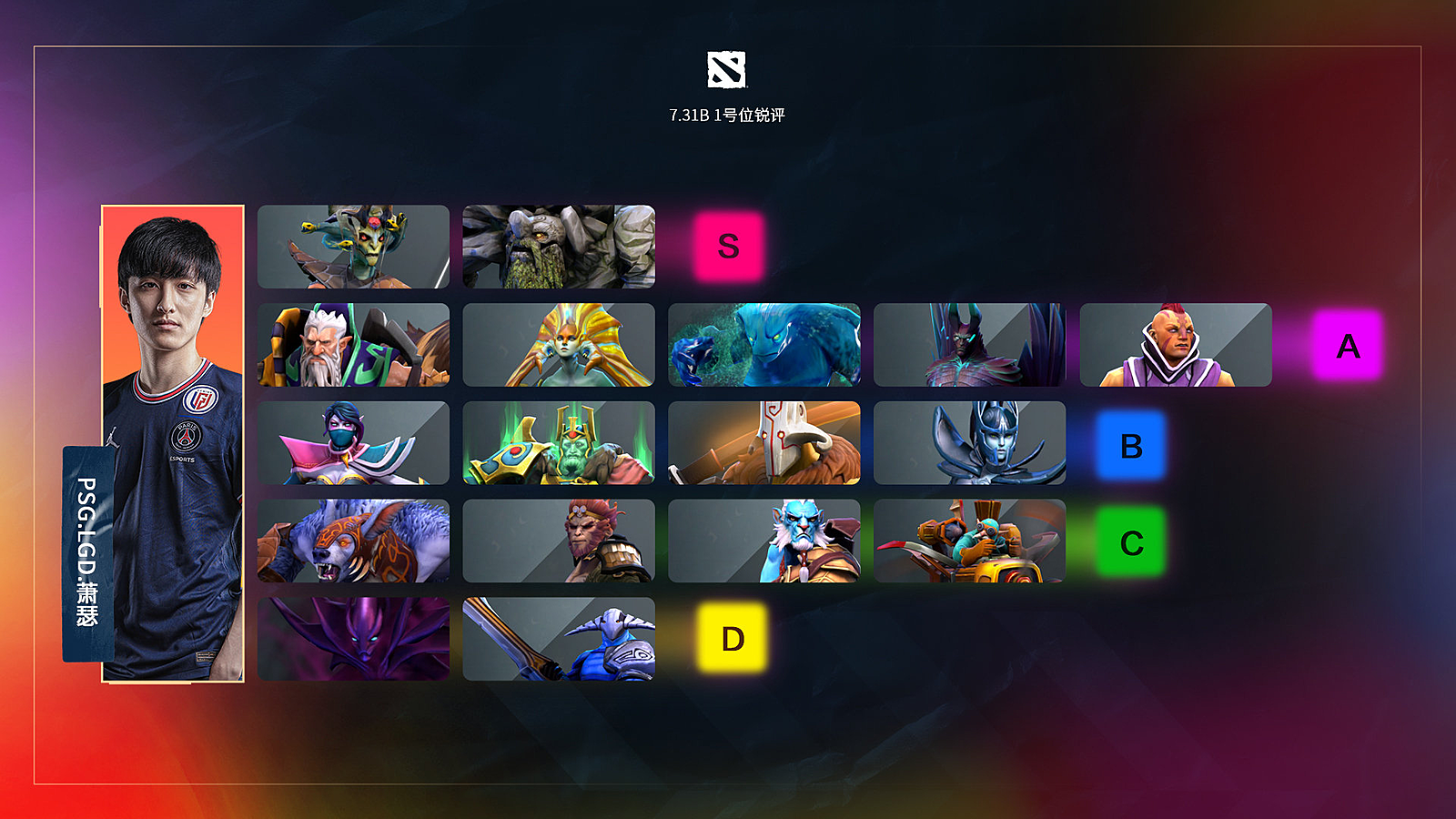
Task: Select the Ursa bear tile
Action: (353, 541)
